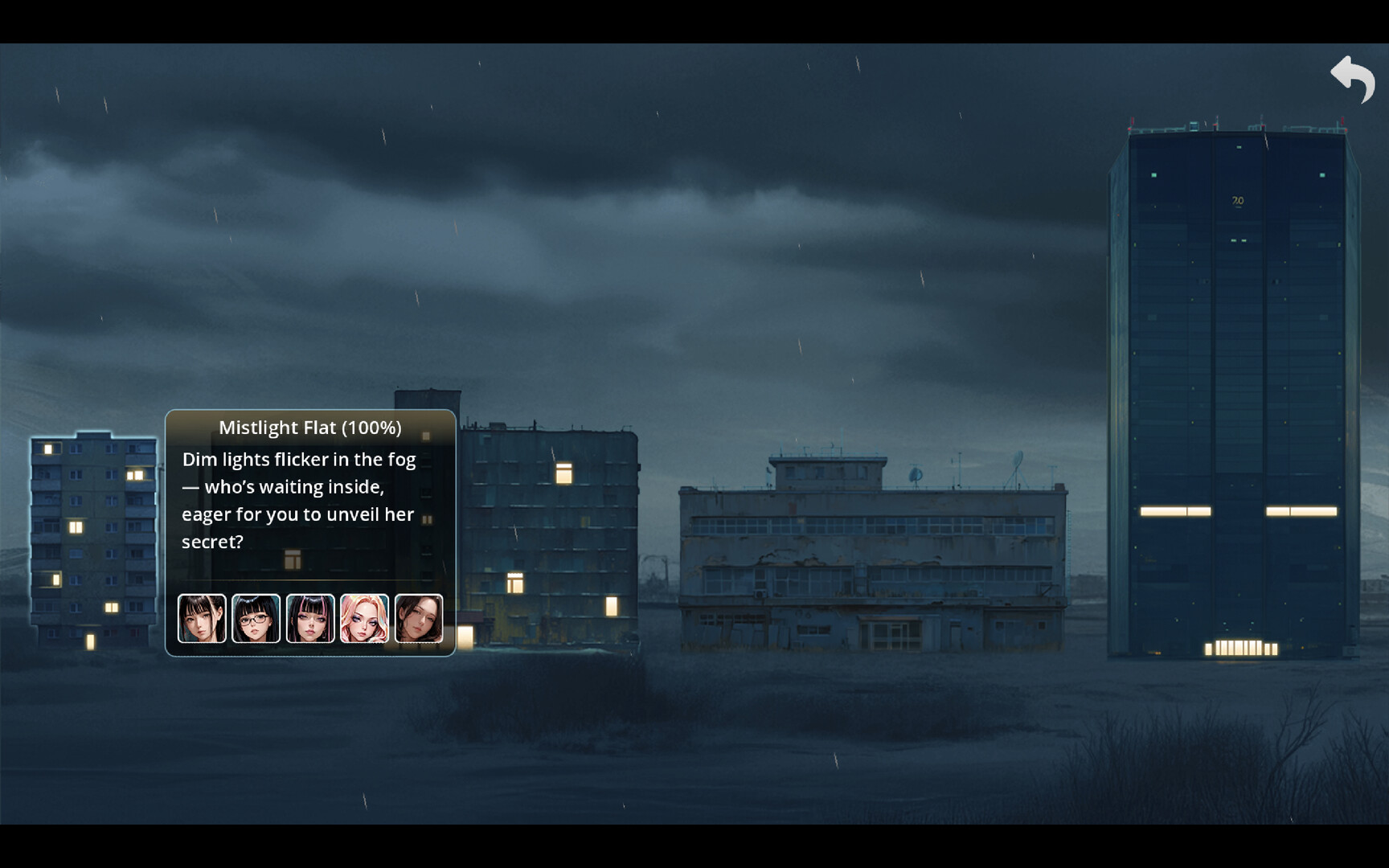Select the rightmost brunette character icon
Image resolution: width=1389 pixels, height=868 pixels.
click(x=420, y=617)
